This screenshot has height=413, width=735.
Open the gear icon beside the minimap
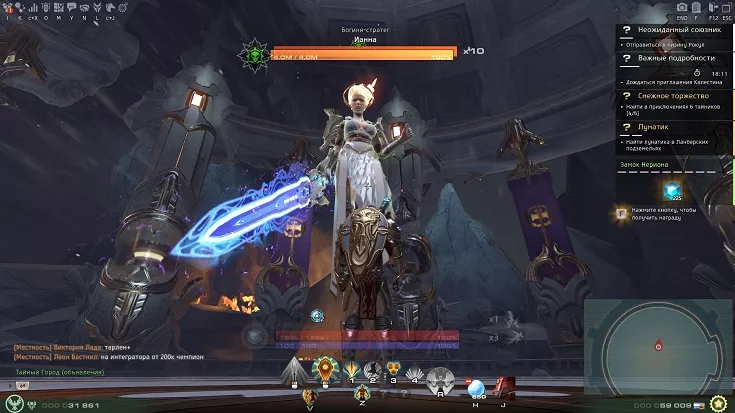(717, 403)
